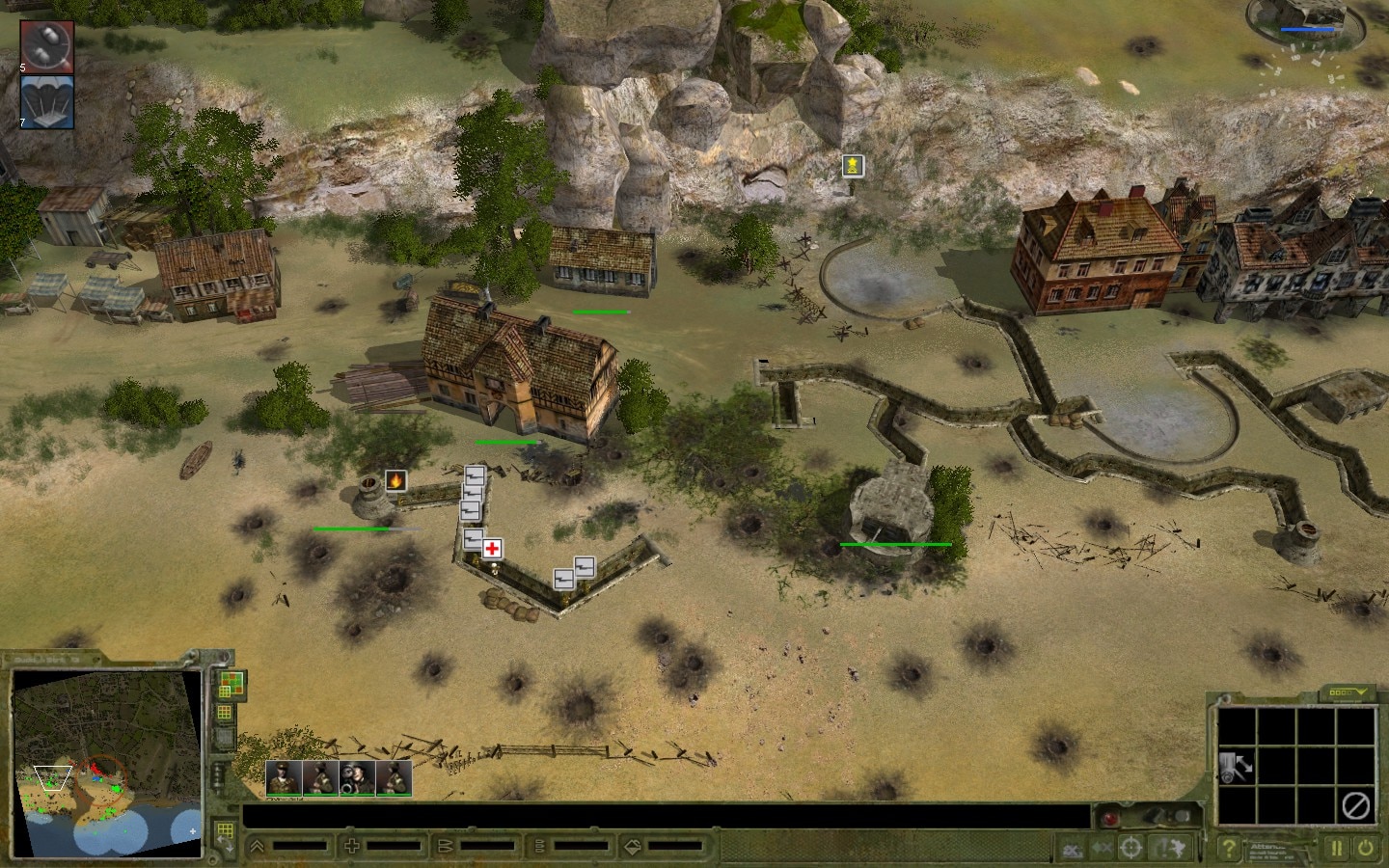This screenshot has height=868, width=1389.
Task: Click the yellow rank marker near cliff
Action: [x=852, y=166]
